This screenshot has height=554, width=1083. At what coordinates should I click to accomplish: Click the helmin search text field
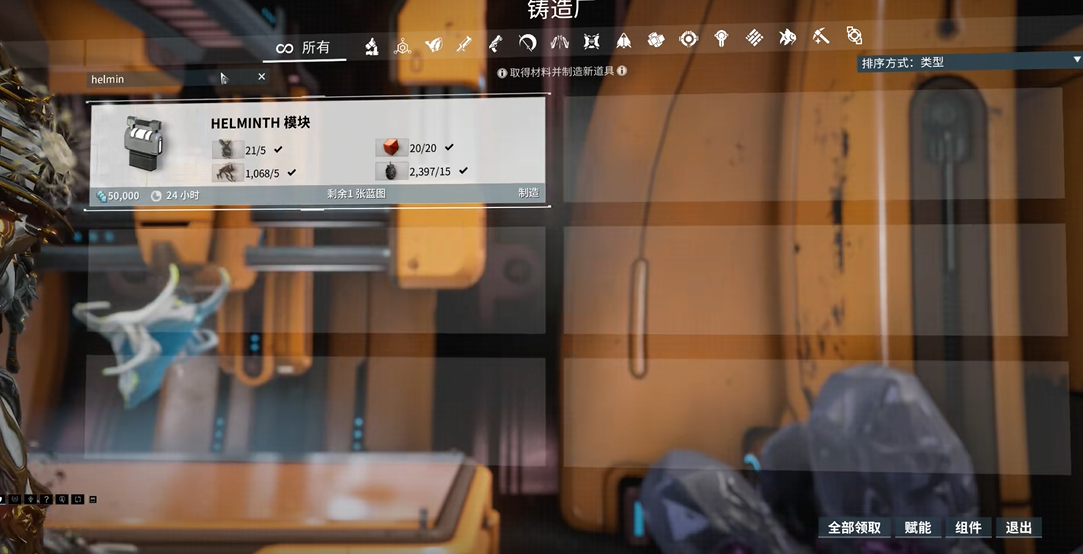(150, 78)
